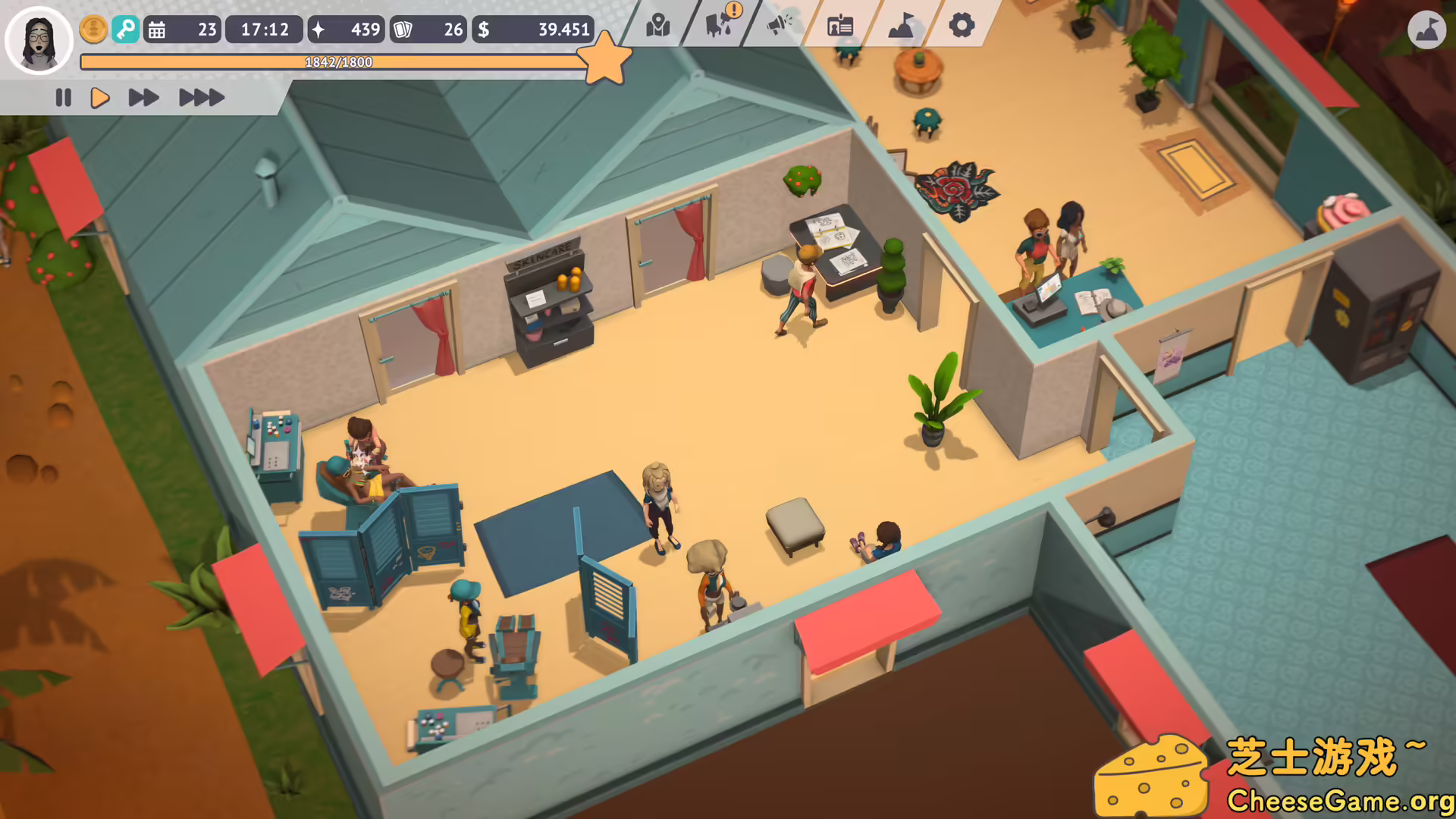1456x819 pixels.
Task: Click the teal key icon
Action: [126, 30]
